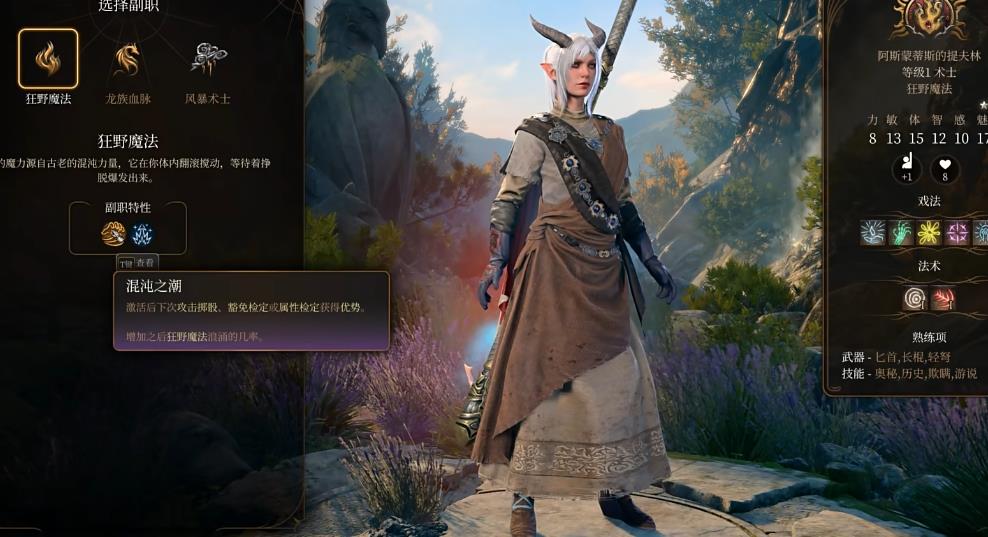The image size is (988, 537).
Task: Click the sorcerer class emblem portrait
Action: (929, 17)
